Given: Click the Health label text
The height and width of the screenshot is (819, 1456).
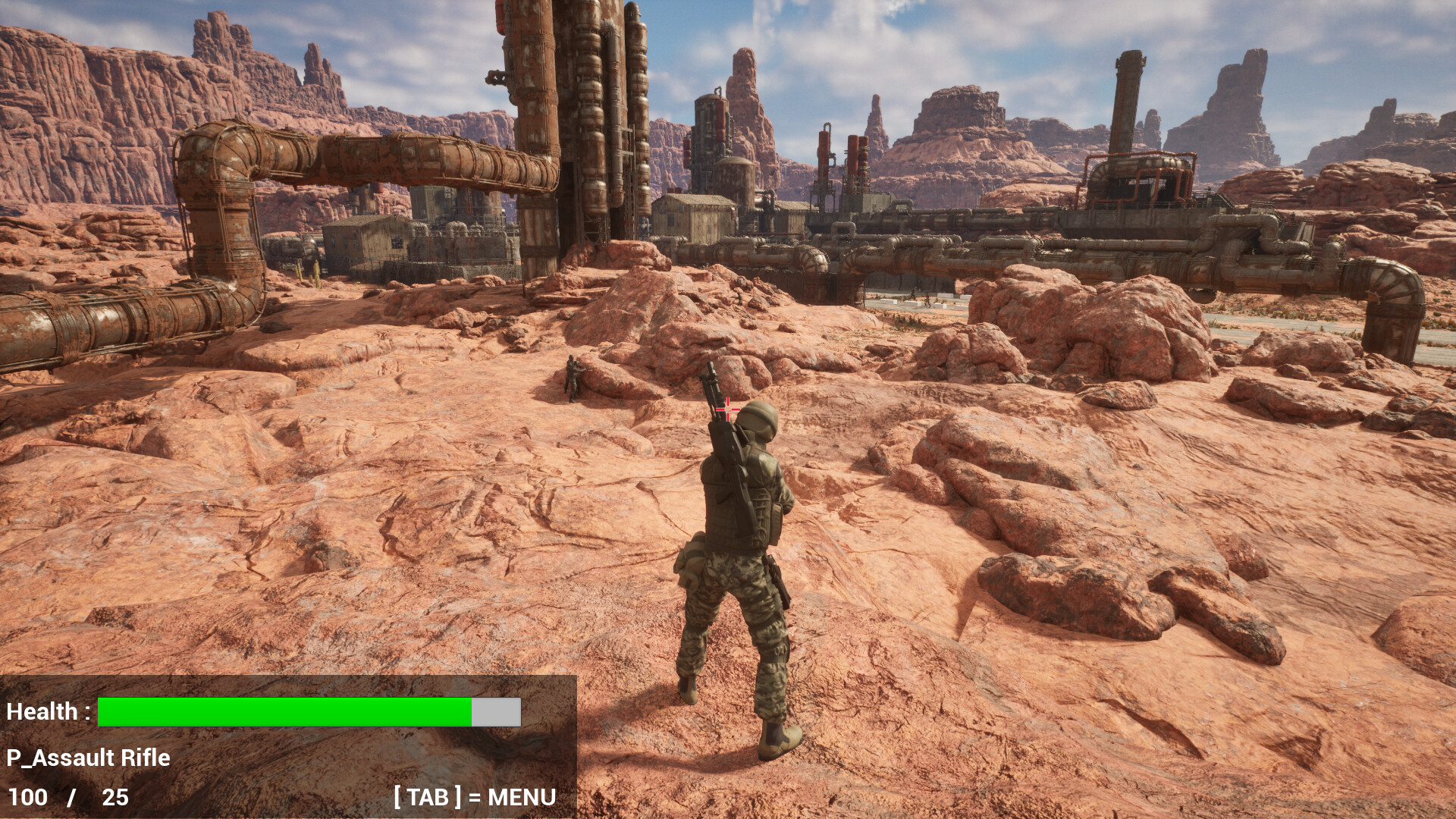Looking at the screenshot, I should click(x=48, y=711).
